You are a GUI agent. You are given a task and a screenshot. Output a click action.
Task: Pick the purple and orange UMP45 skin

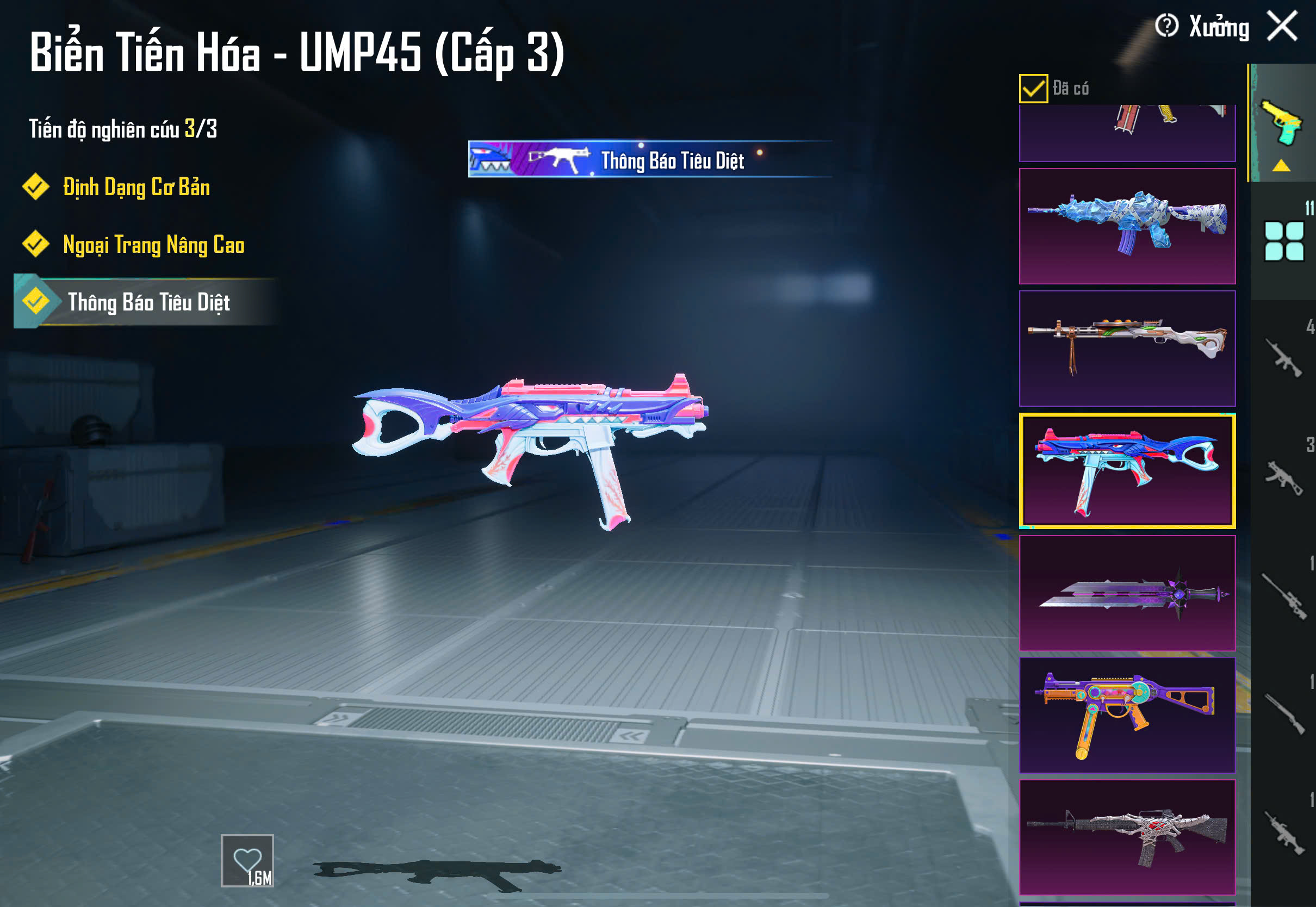(x=1127, y=715)
